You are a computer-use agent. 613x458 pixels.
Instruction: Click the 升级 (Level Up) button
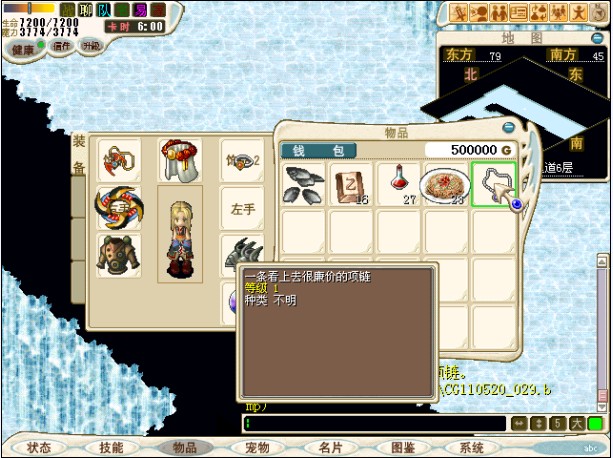click(91, 46)
